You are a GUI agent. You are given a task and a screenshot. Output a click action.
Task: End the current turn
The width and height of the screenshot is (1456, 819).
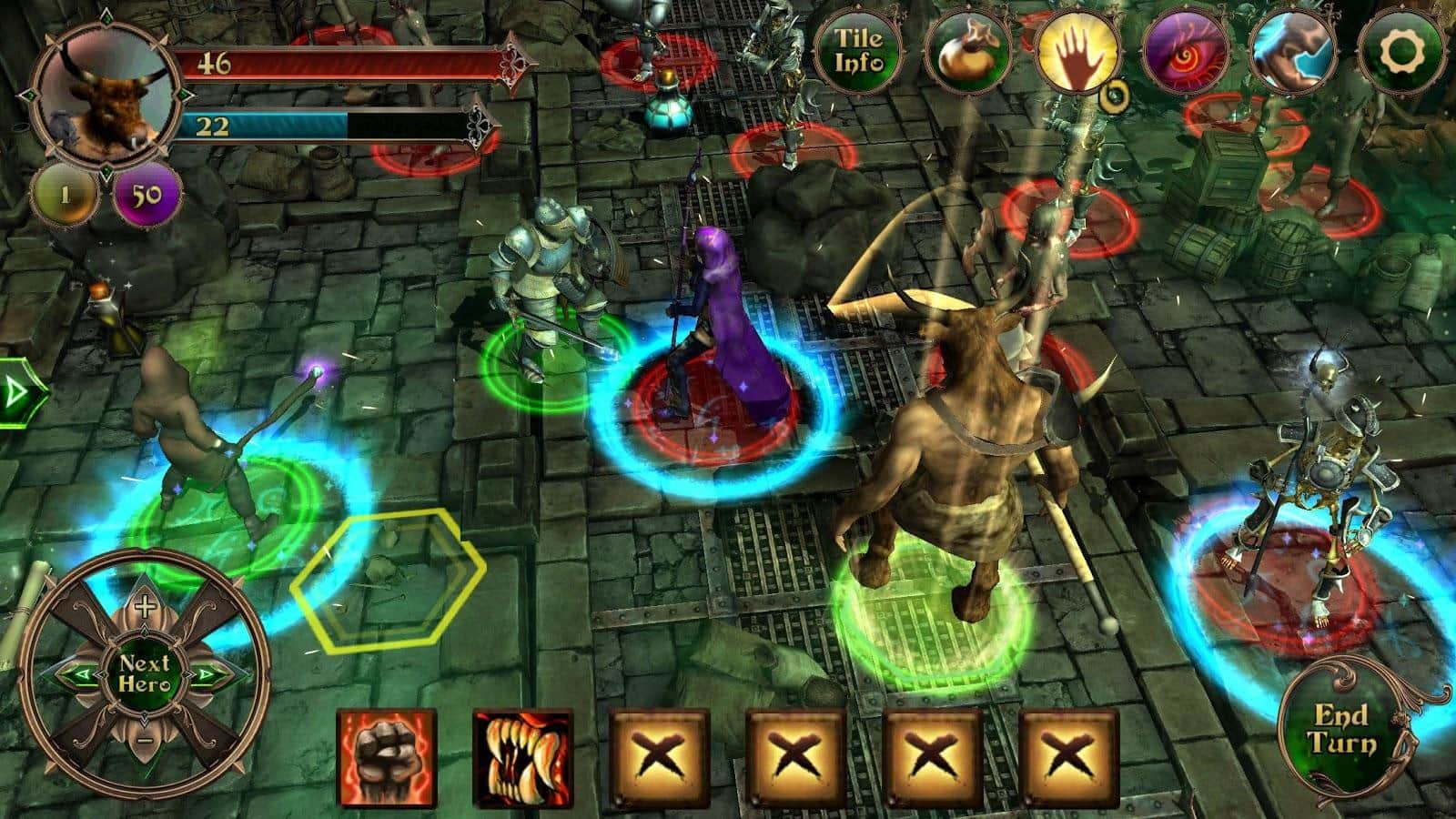(x=1345, y=729)
